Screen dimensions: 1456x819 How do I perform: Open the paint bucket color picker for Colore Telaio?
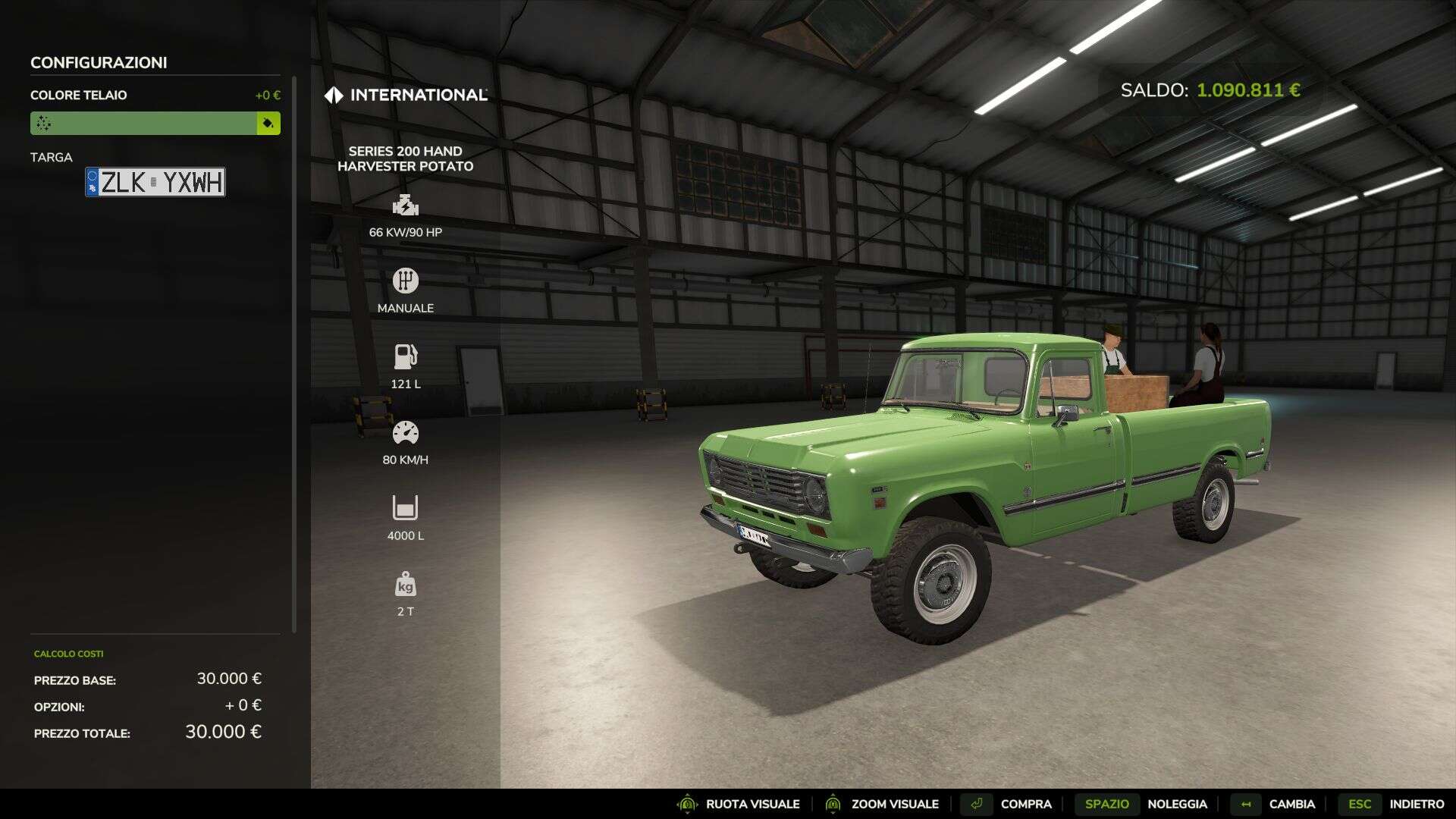tap(267, 122)
